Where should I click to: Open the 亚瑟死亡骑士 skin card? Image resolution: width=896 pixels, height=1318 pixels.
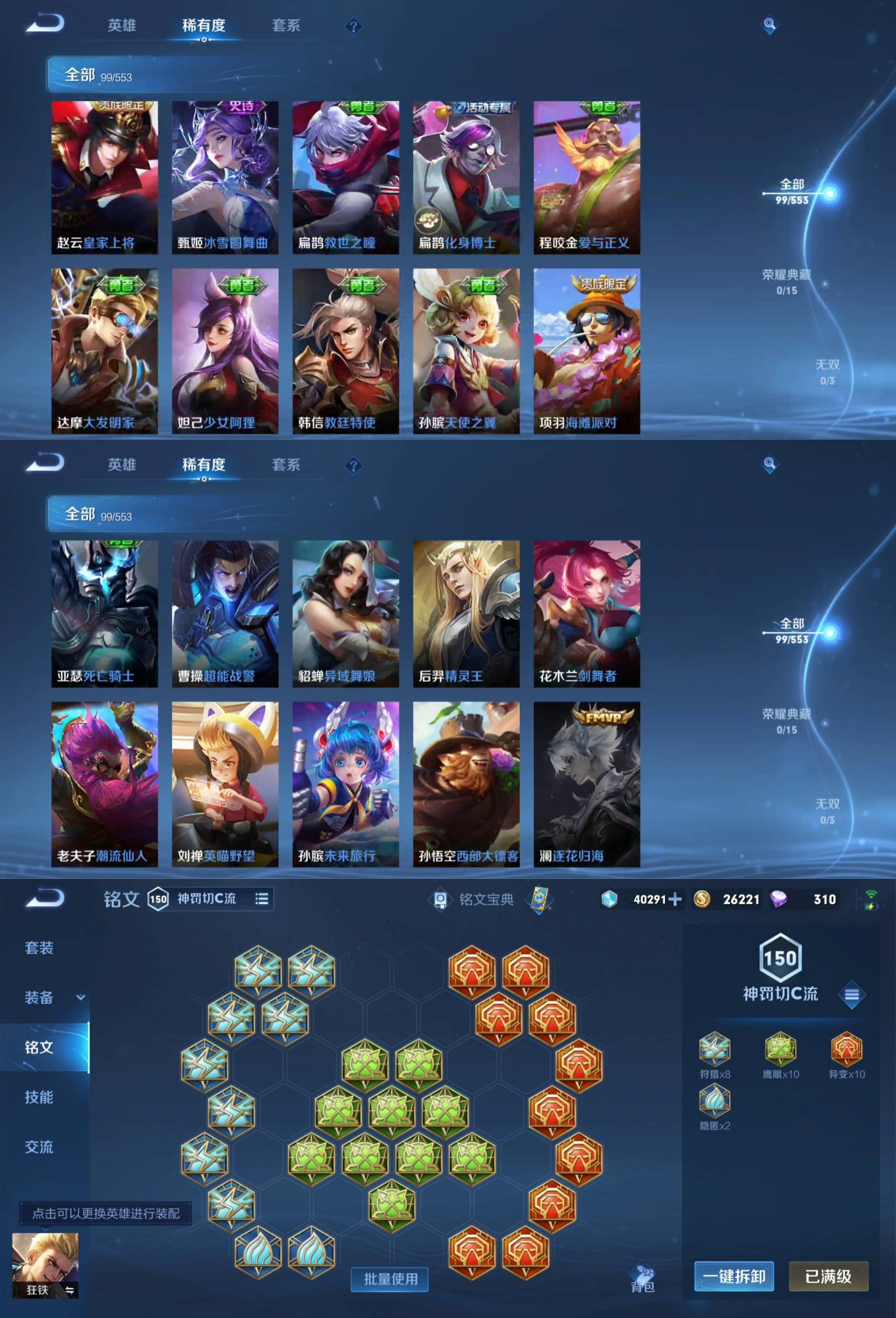tap(104, 614)
